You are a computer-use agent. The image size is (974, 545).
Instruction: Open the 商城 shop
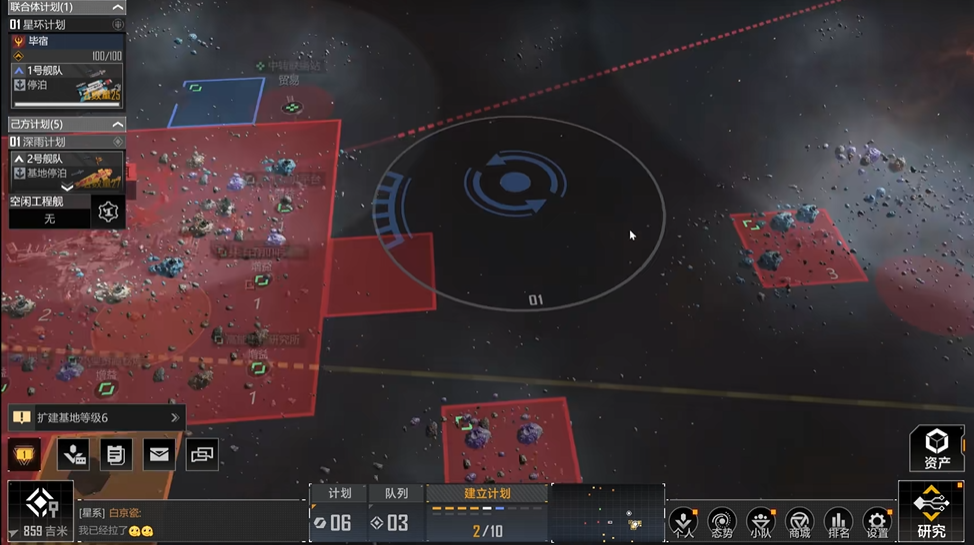click(799, 522)
